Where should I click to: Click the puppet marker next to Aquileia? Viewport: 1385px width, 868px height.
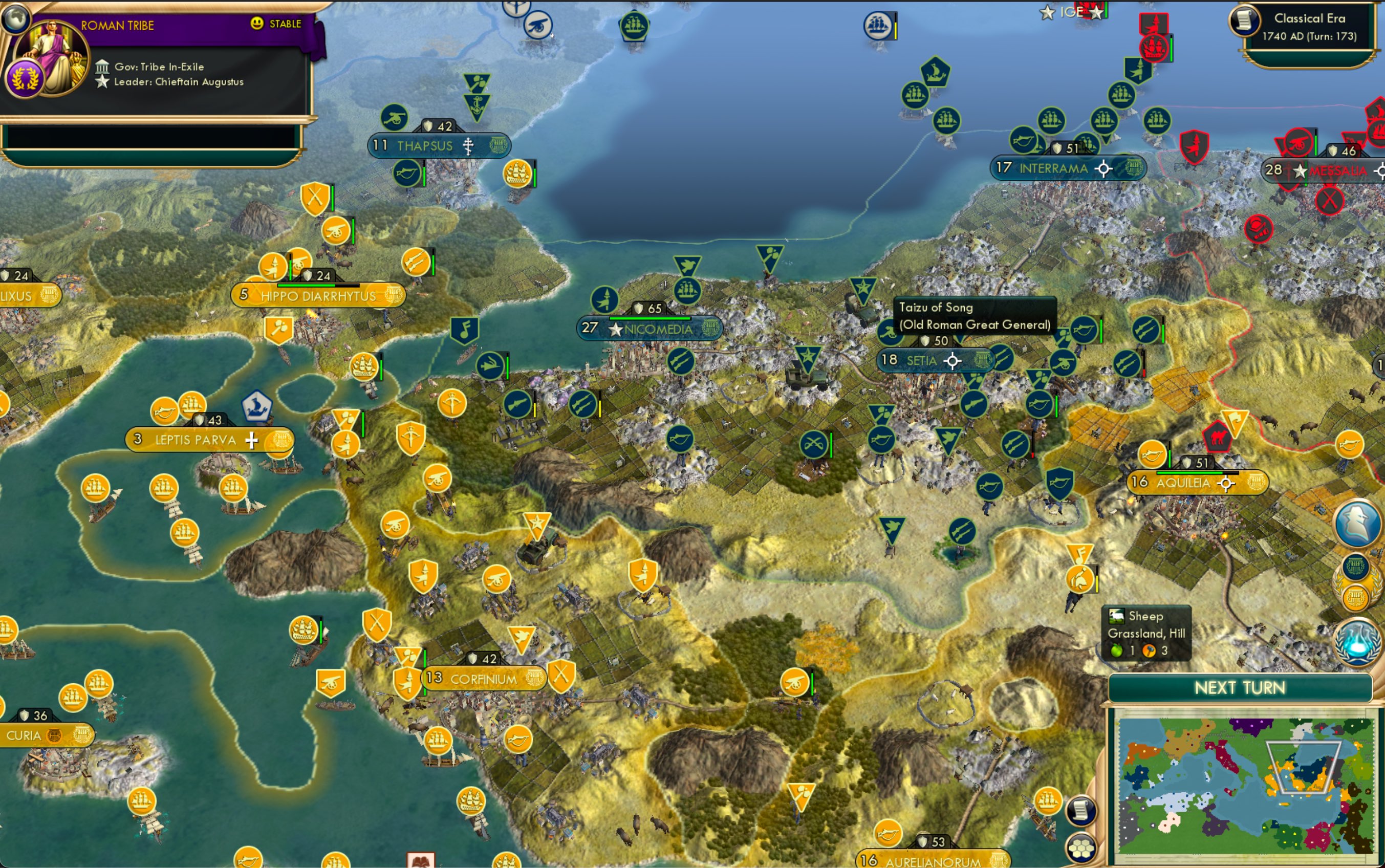pos(1226,483)
